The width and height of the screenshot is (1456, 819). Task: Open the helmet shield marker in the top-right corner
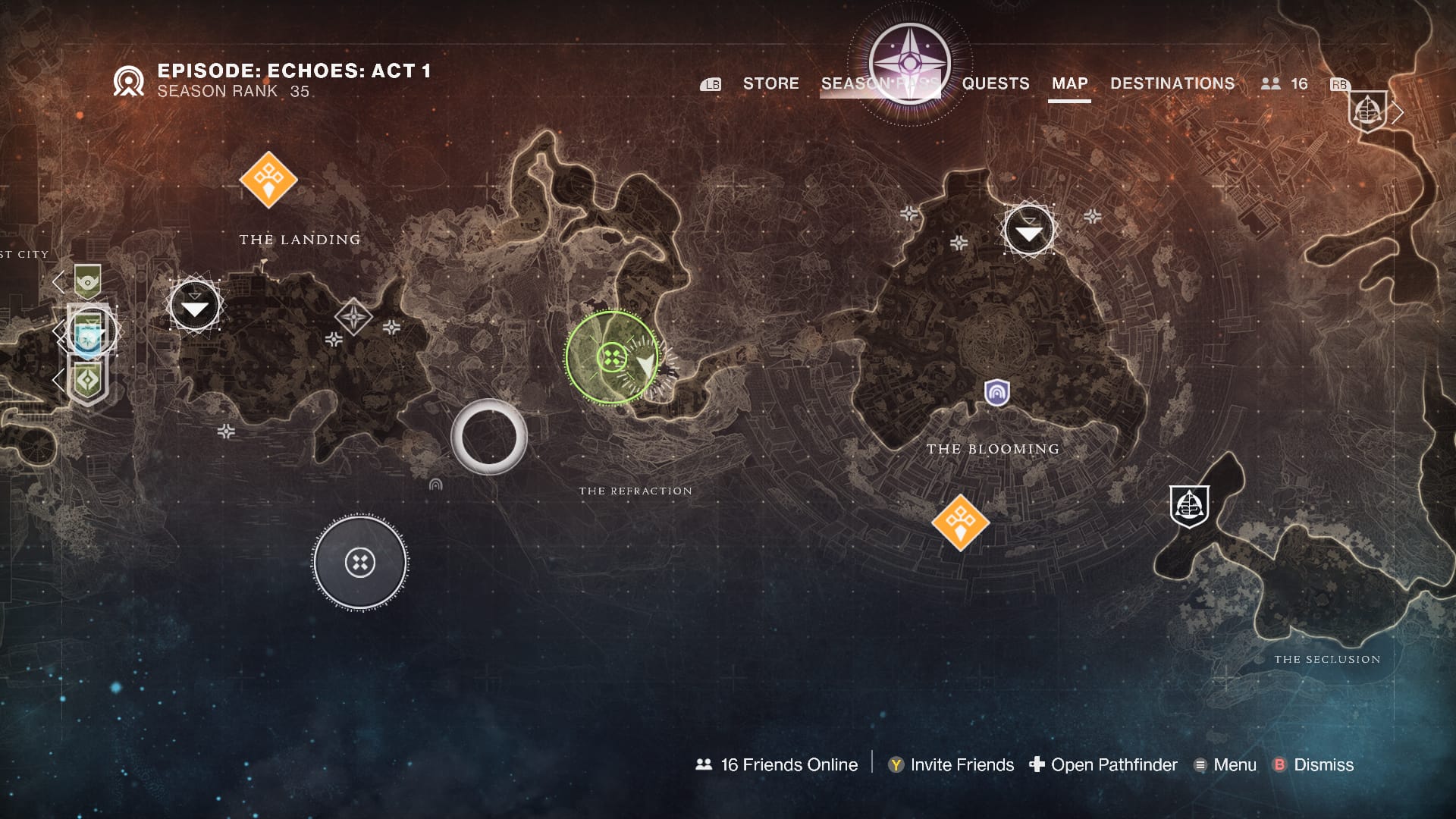[1367, 111]
